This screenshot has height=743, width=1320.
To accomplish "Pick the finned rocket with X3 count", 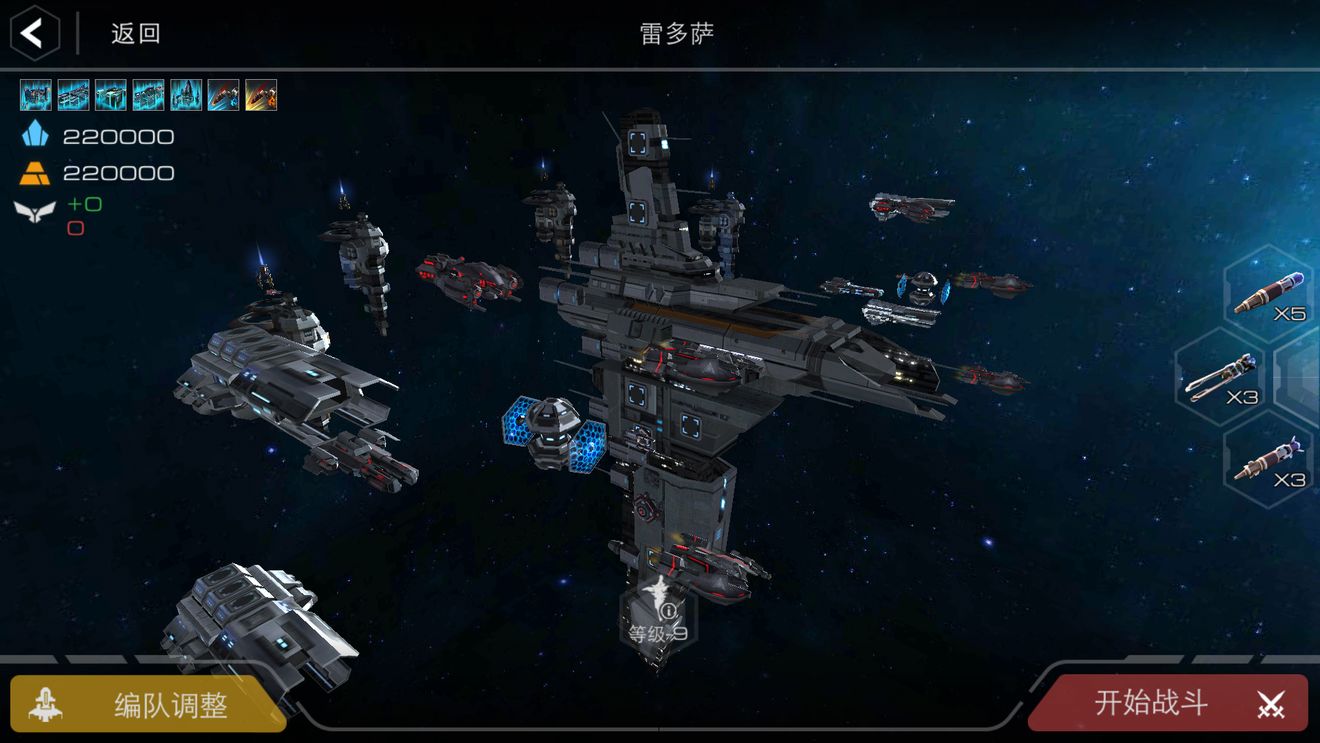I will 1268,460.
